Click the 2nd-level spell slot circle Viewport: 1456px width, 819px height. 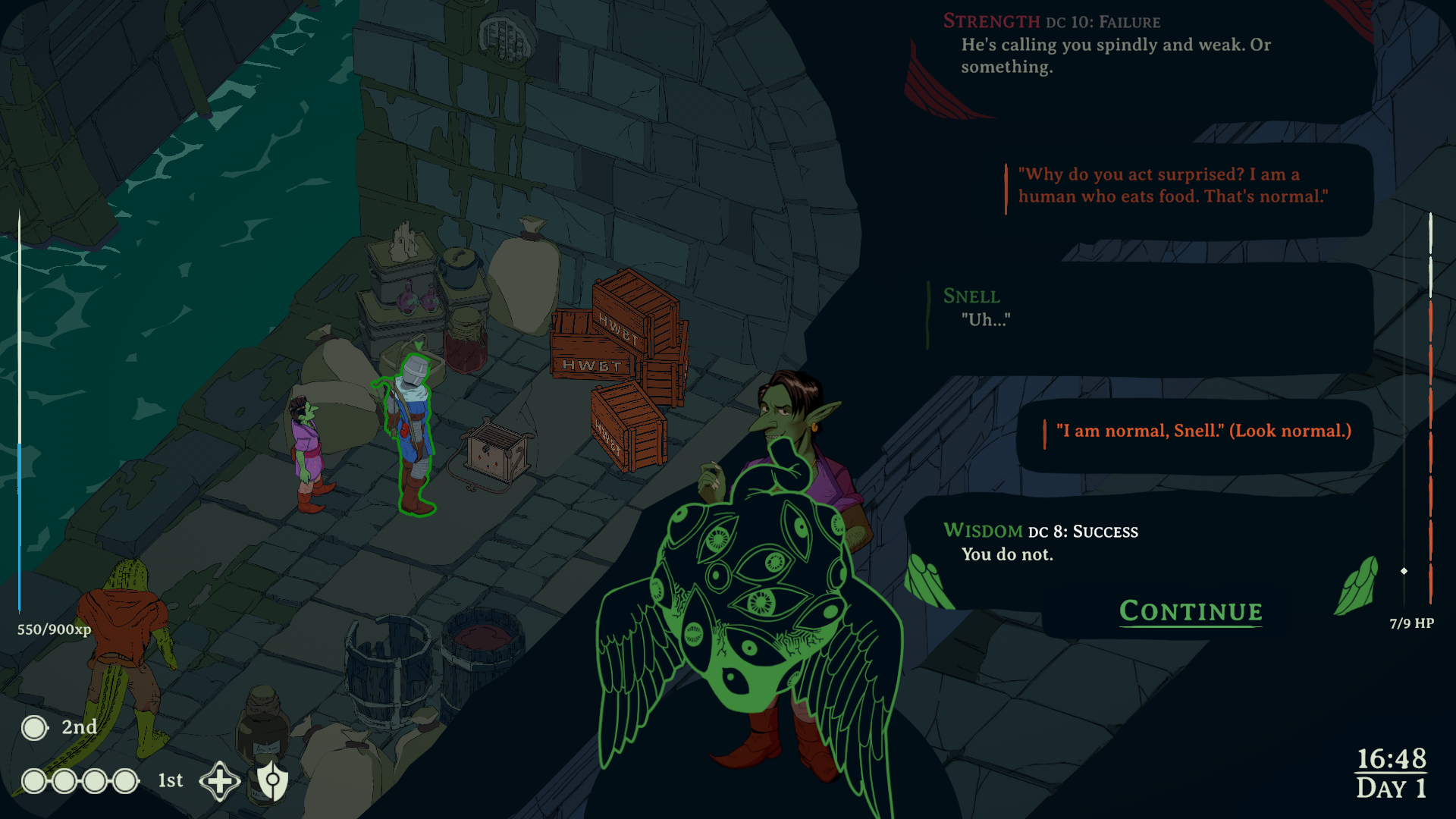[x=33, y=728]
